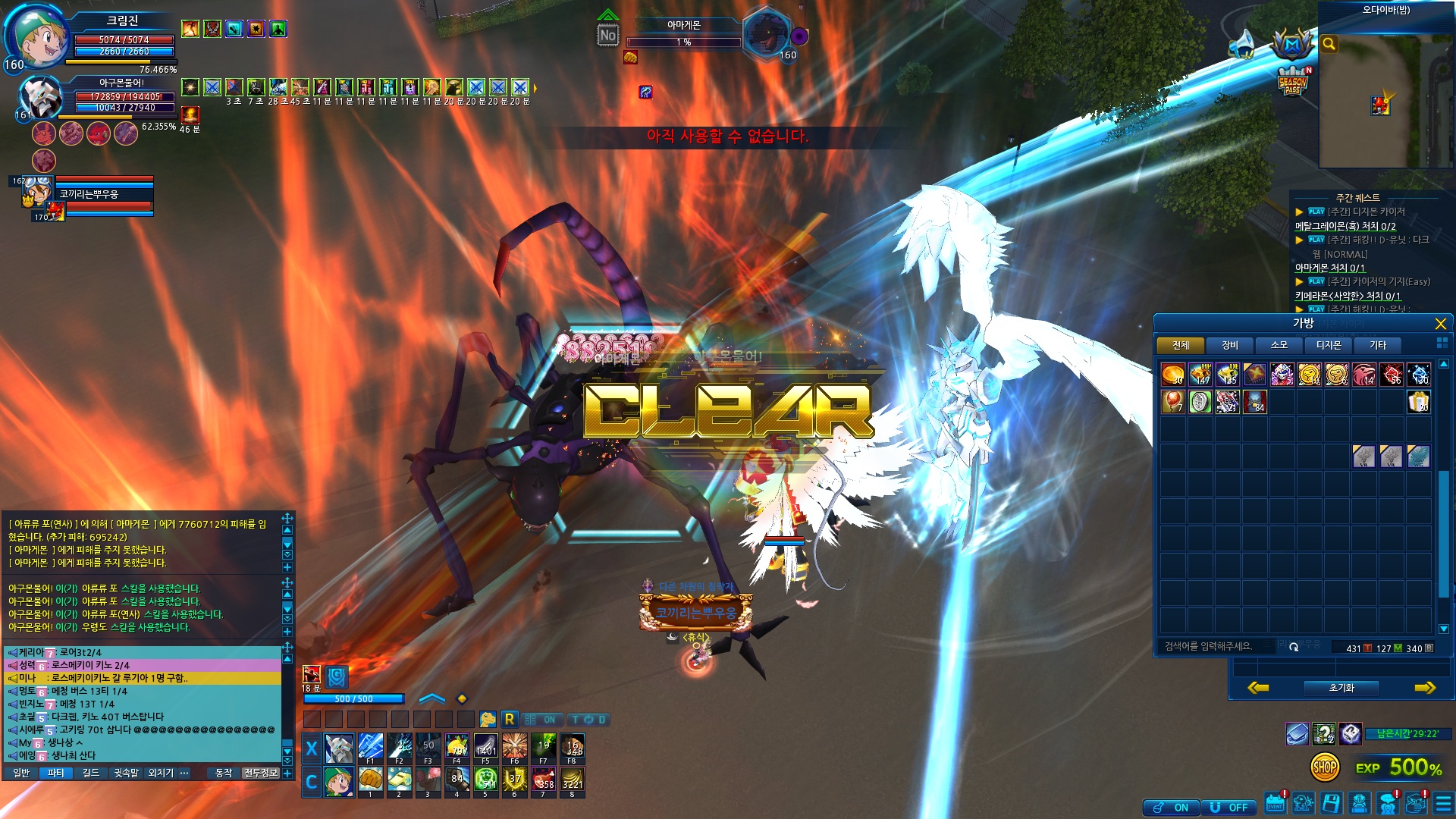Click the minimap magnifier search button
The width and height of the screenshot is (1456, 819).
point(1329,44)
